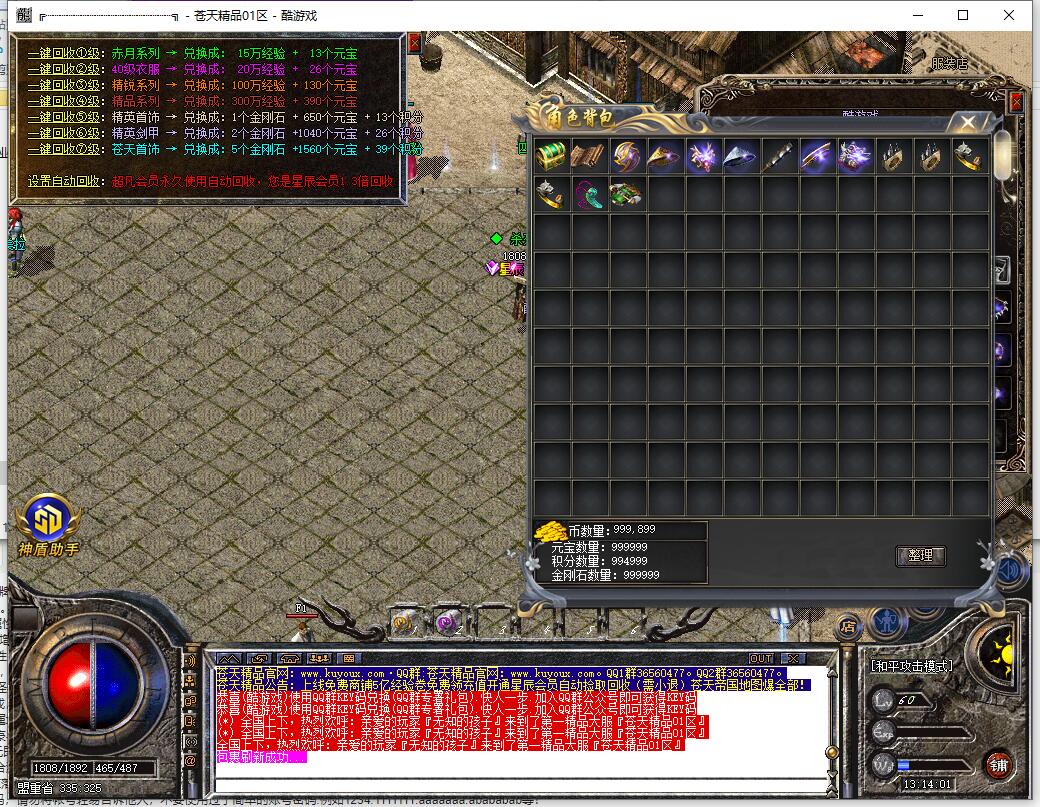This screenshot has width=1040, height=807.
Task: Click the round 店 shop button
Action: (x=848, y=626)
